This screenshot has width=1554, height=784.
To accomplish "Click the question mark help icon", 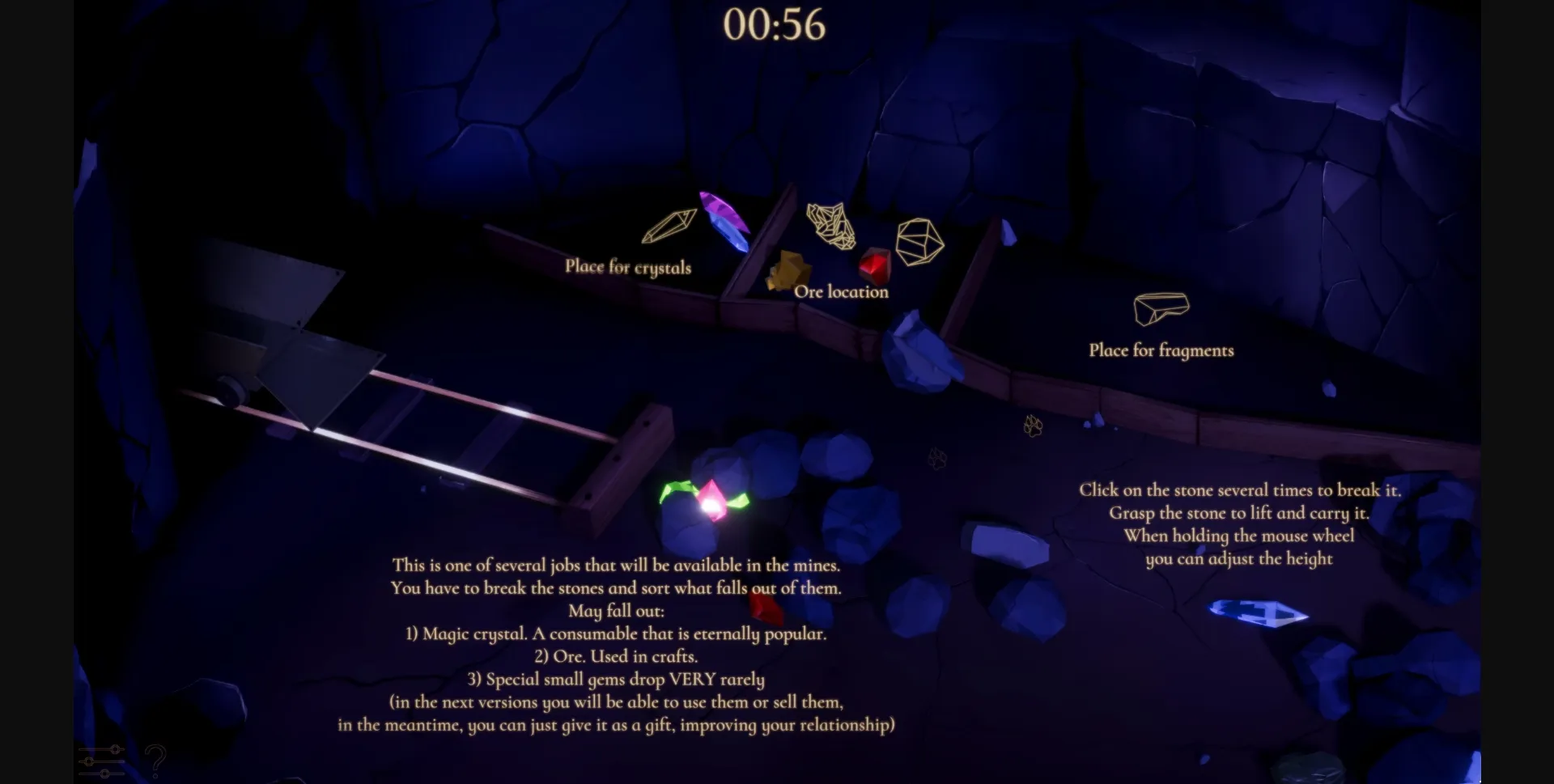I will [156, 761].
